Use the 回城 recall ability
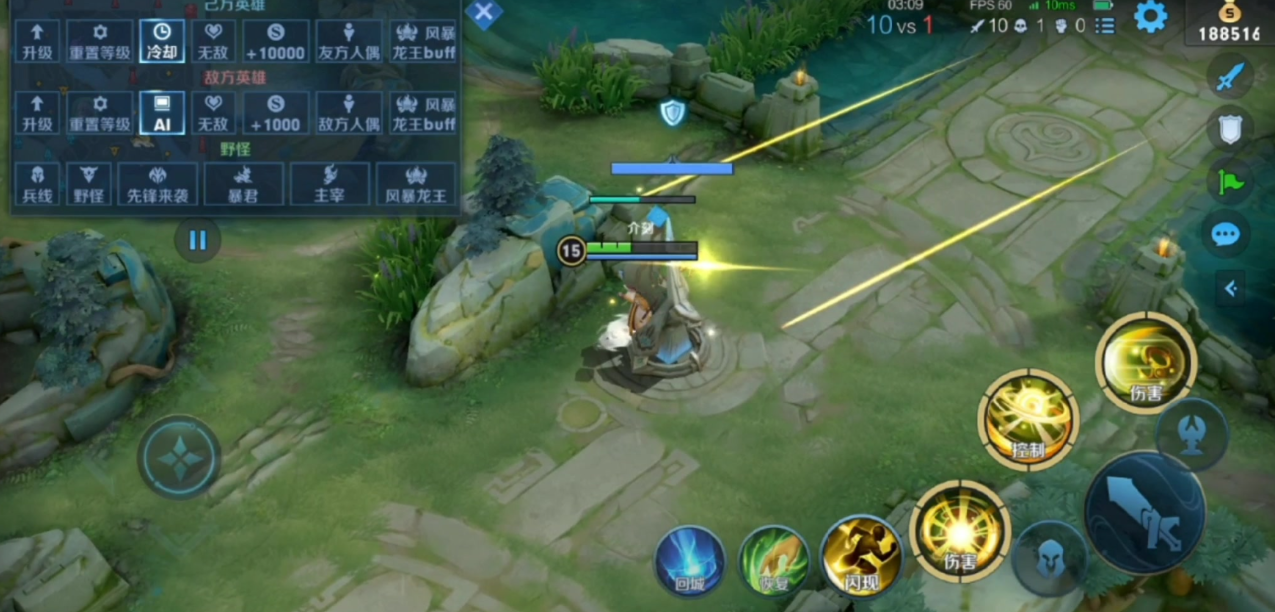 690,560
